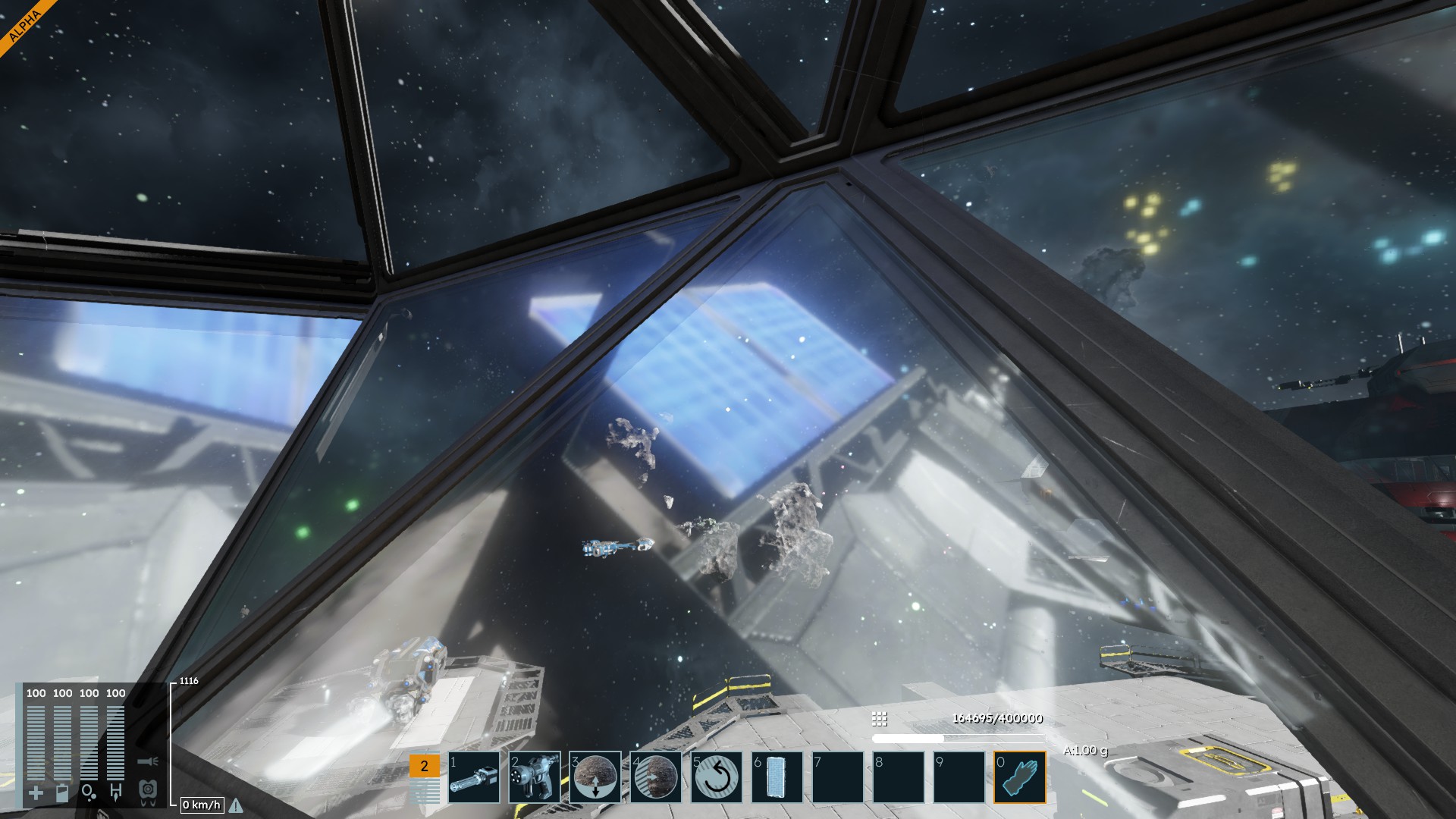Select the glove in hotbar slot 0
This screenshot has height=819, width=1456.
pos(1020,777)
